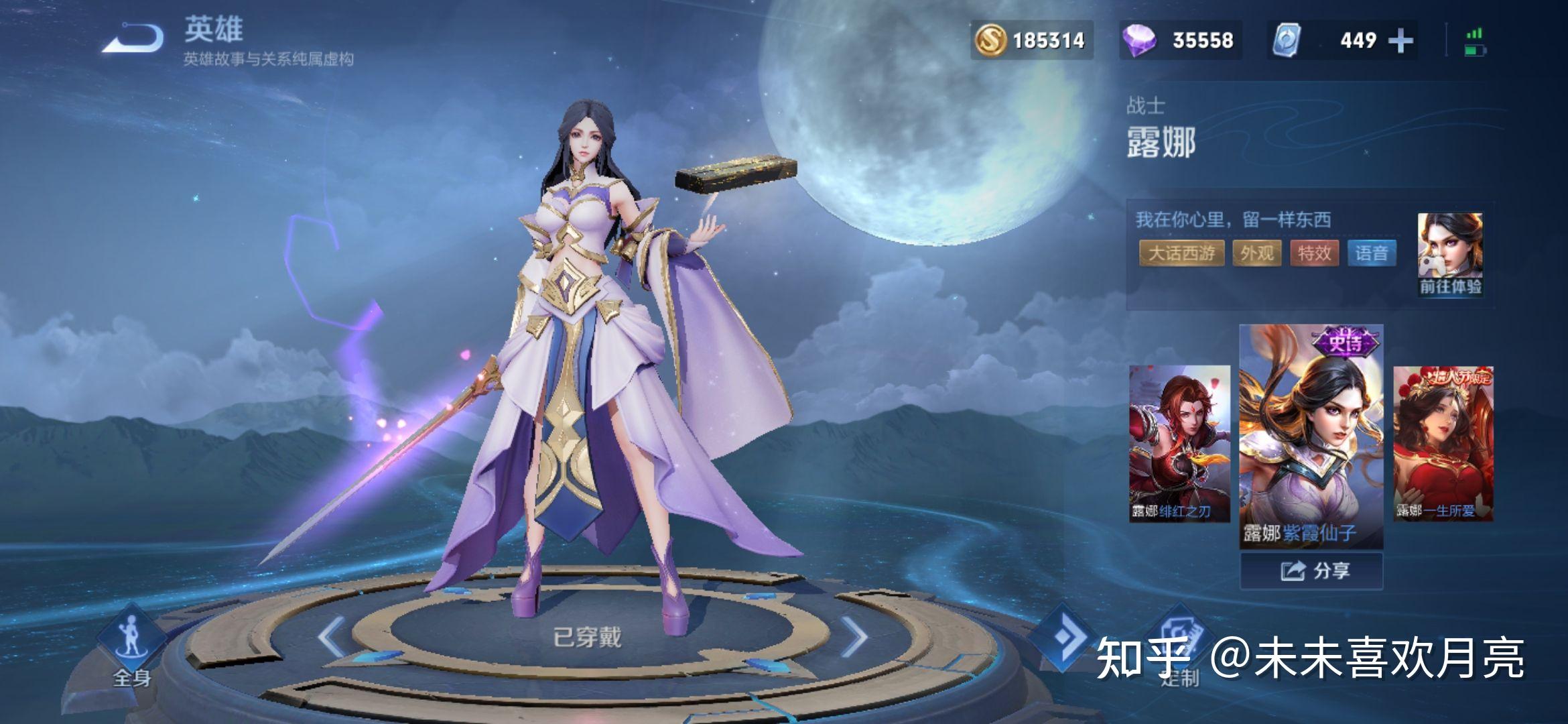This screenshot has width=1568, height=724.
Task: Click the 外观 appearance tag
Action: [1256, 253]
